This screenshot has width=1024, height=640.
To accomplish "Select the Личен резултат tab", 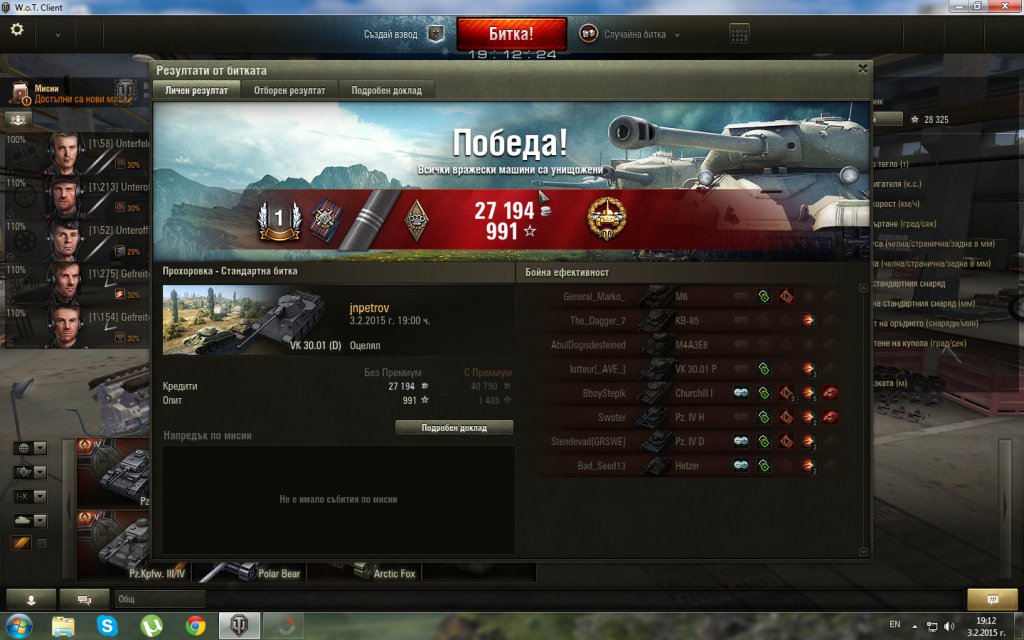I will click(x=196, y=90).
